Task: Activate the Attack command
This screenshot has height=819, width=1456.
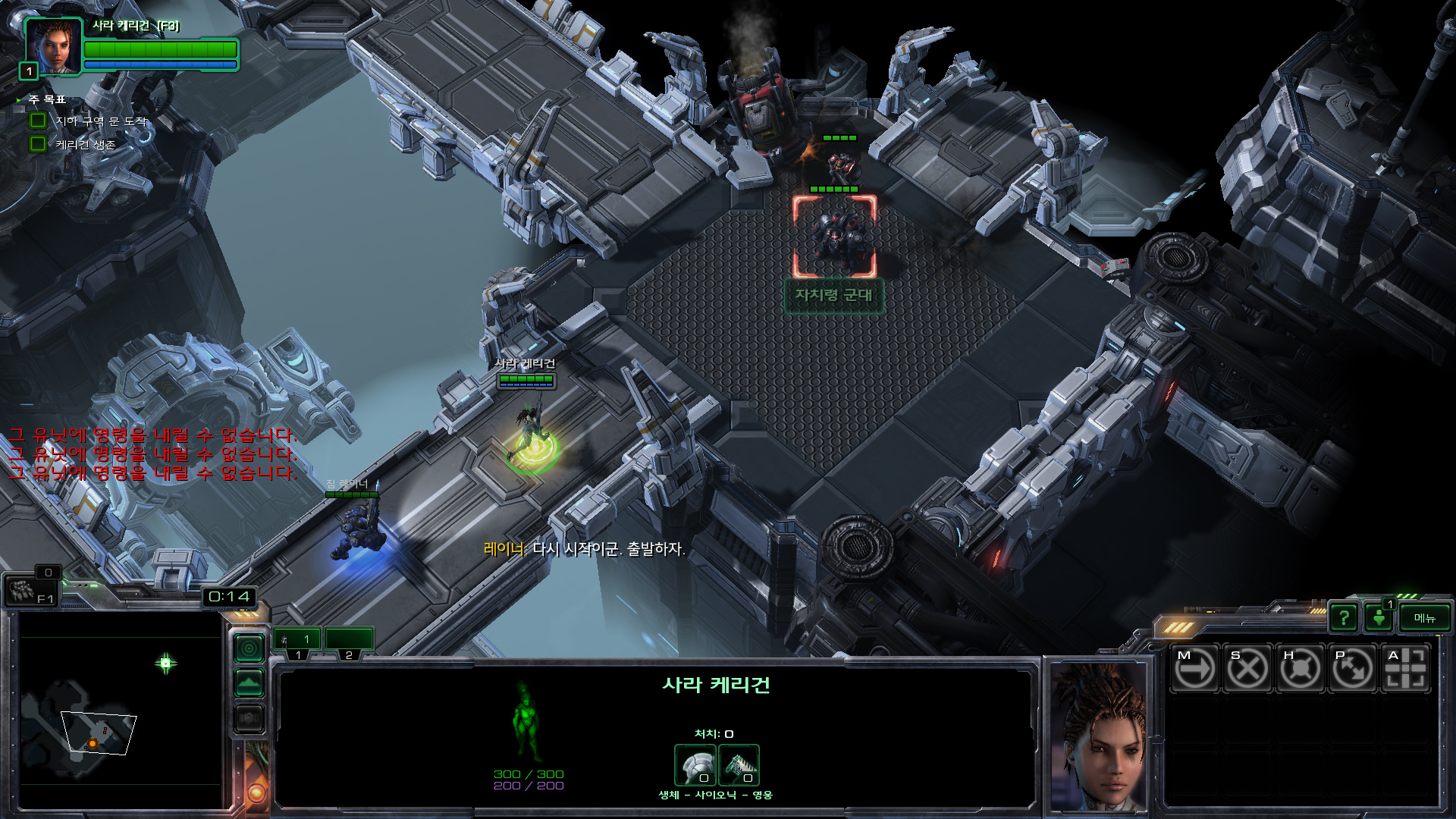Action: 1405,669
